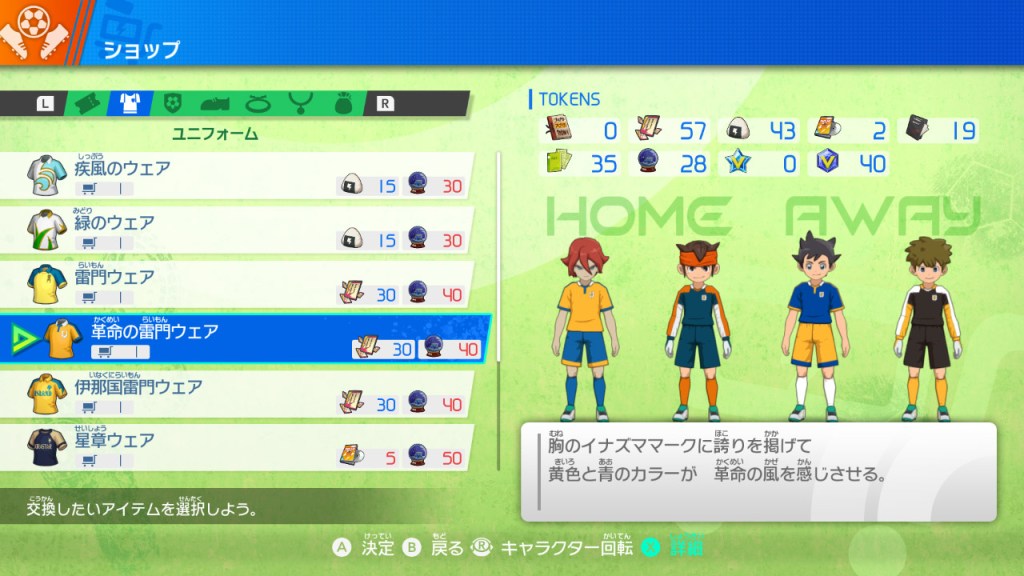This screenshot has width=1024, height=576.
Task: Open the bracelet category tab
Action: [257, 102]
